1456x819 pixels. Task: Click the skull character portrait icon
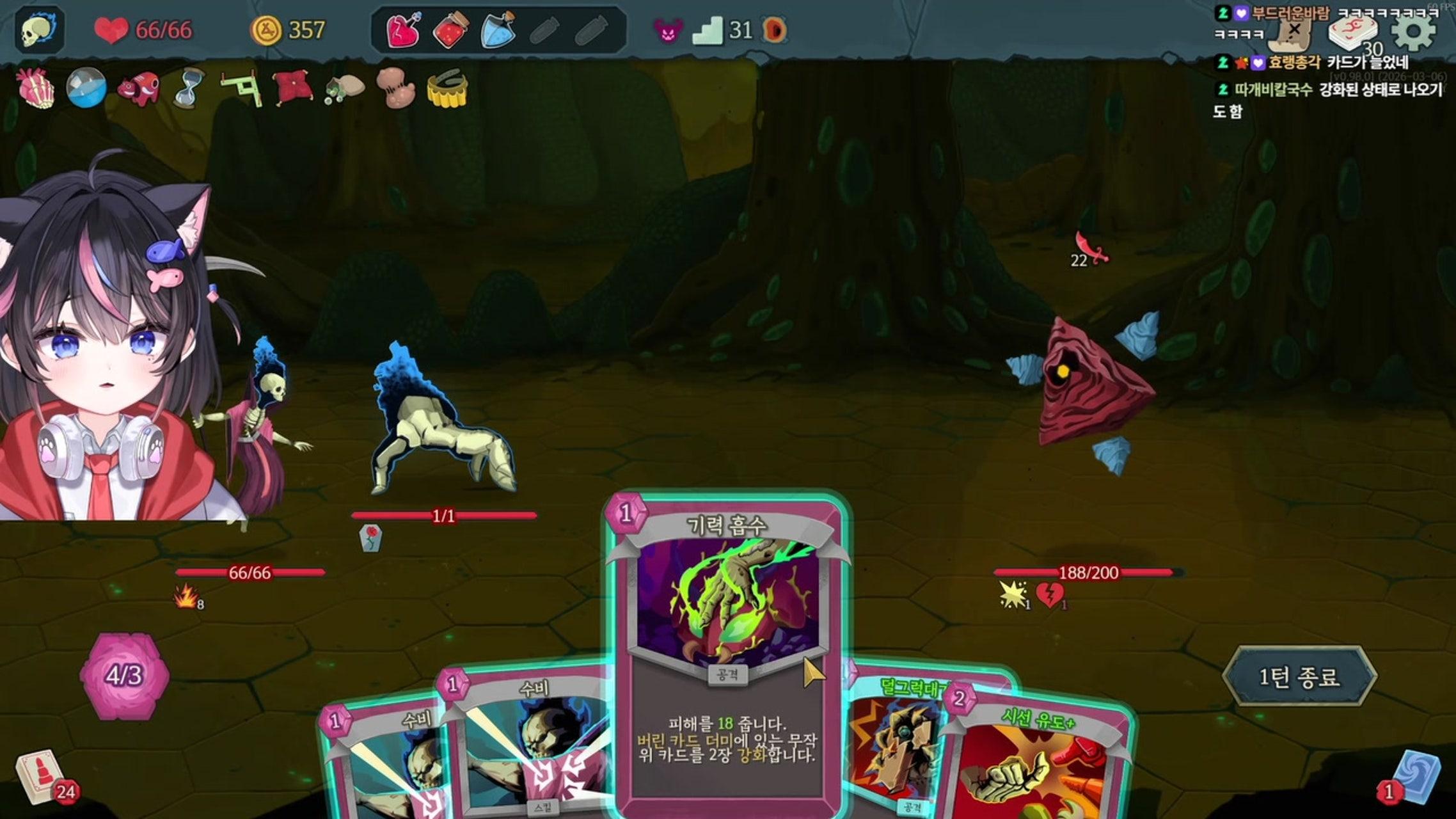39,30
